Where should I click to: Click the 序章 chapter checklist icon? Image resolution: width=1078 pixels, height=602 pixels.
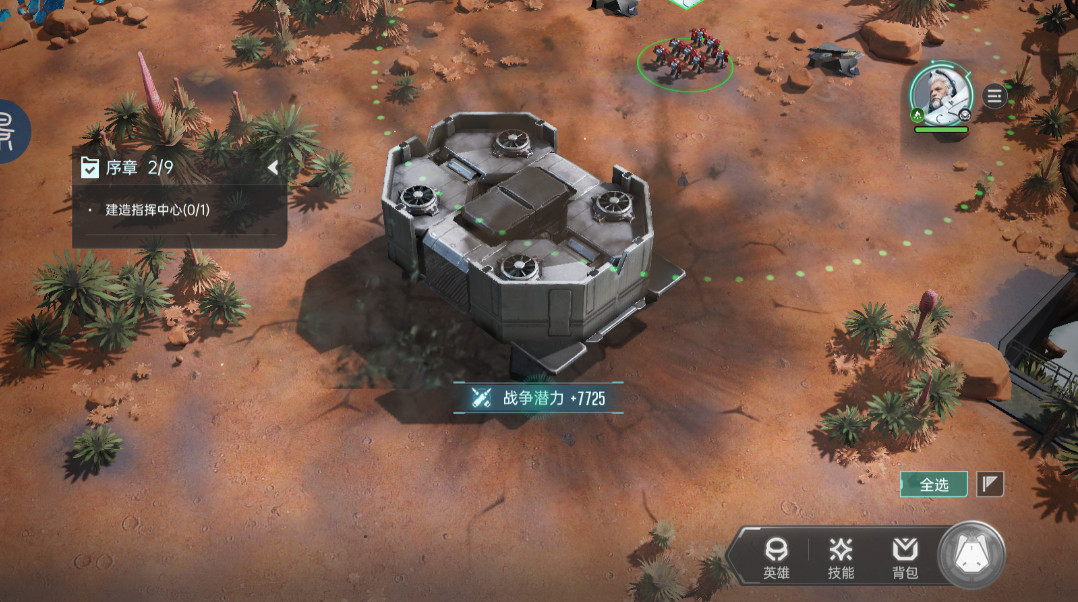click(90, 168)
